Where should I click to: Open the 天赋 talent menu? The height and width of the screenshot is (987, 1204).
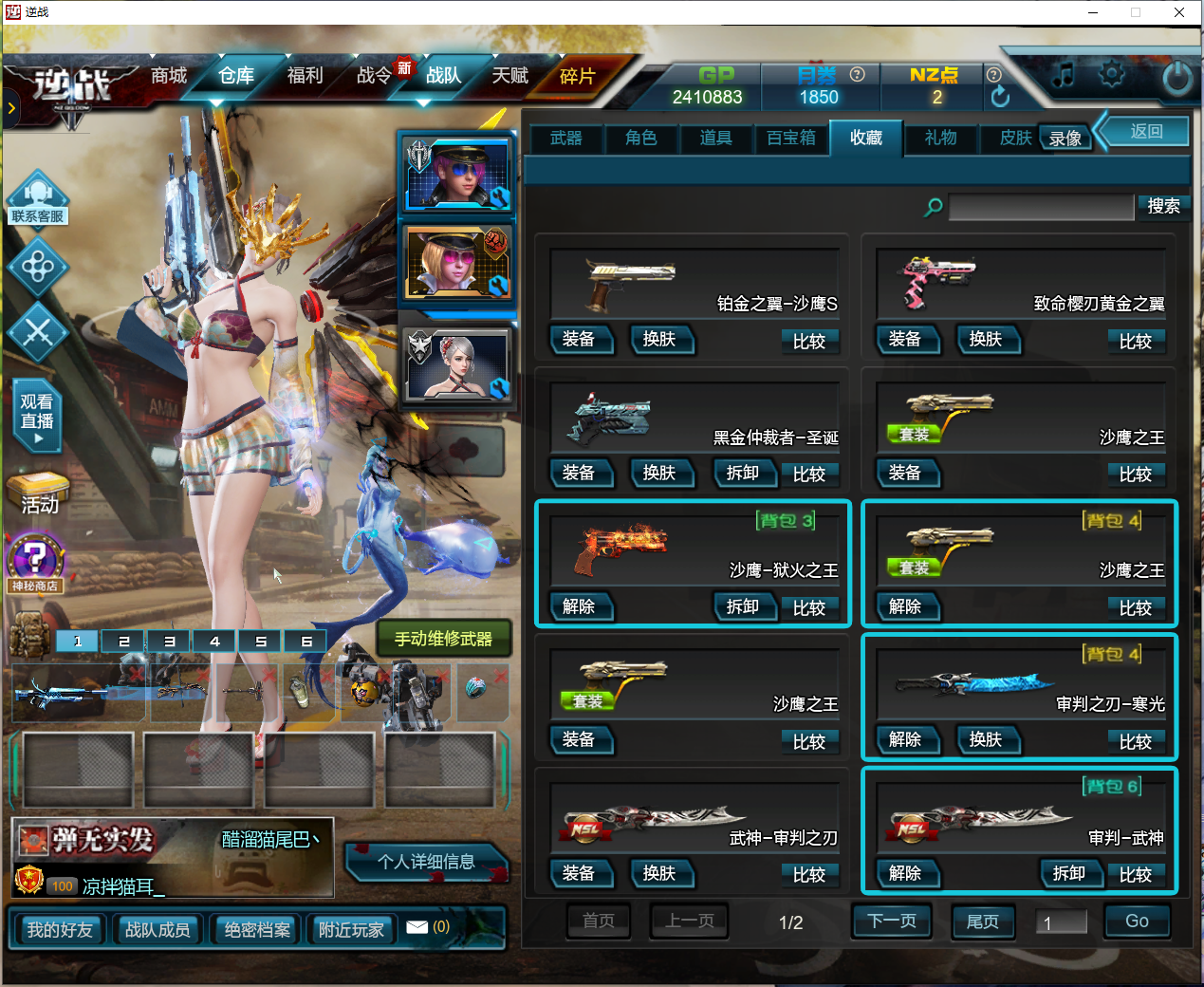click(x=510, y=76)
